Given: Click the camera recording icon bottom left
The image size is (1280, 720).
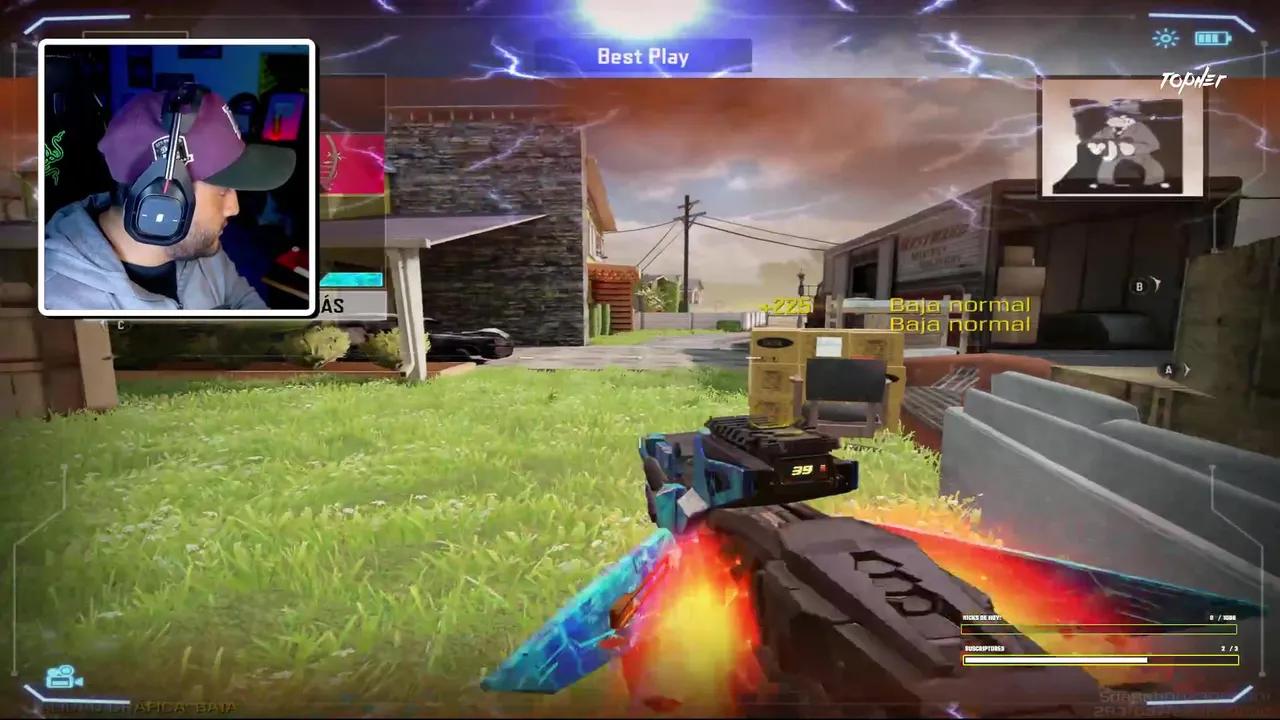Looking at the screenshot, I should point(62,678).
